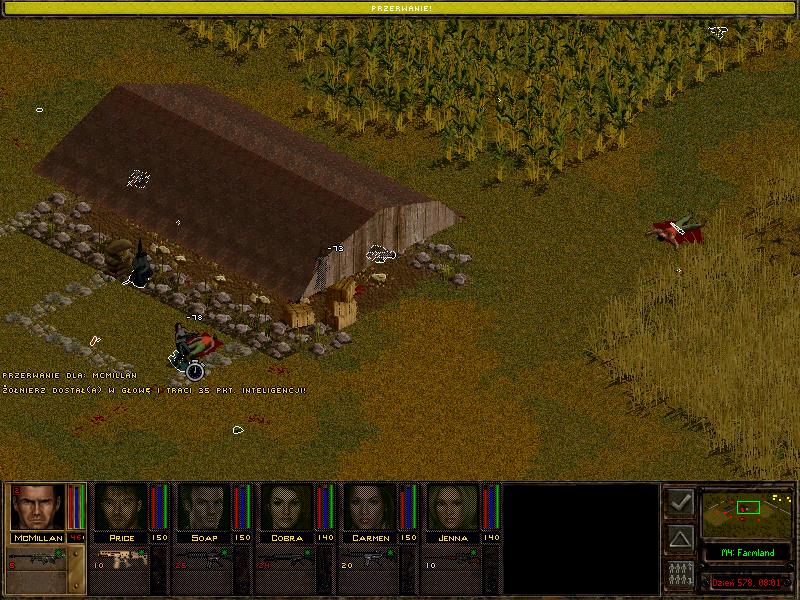Screen dimensions: 800x600
Task: Choose Soap's portrait in the team panel
Action: [x=203, y=507]
